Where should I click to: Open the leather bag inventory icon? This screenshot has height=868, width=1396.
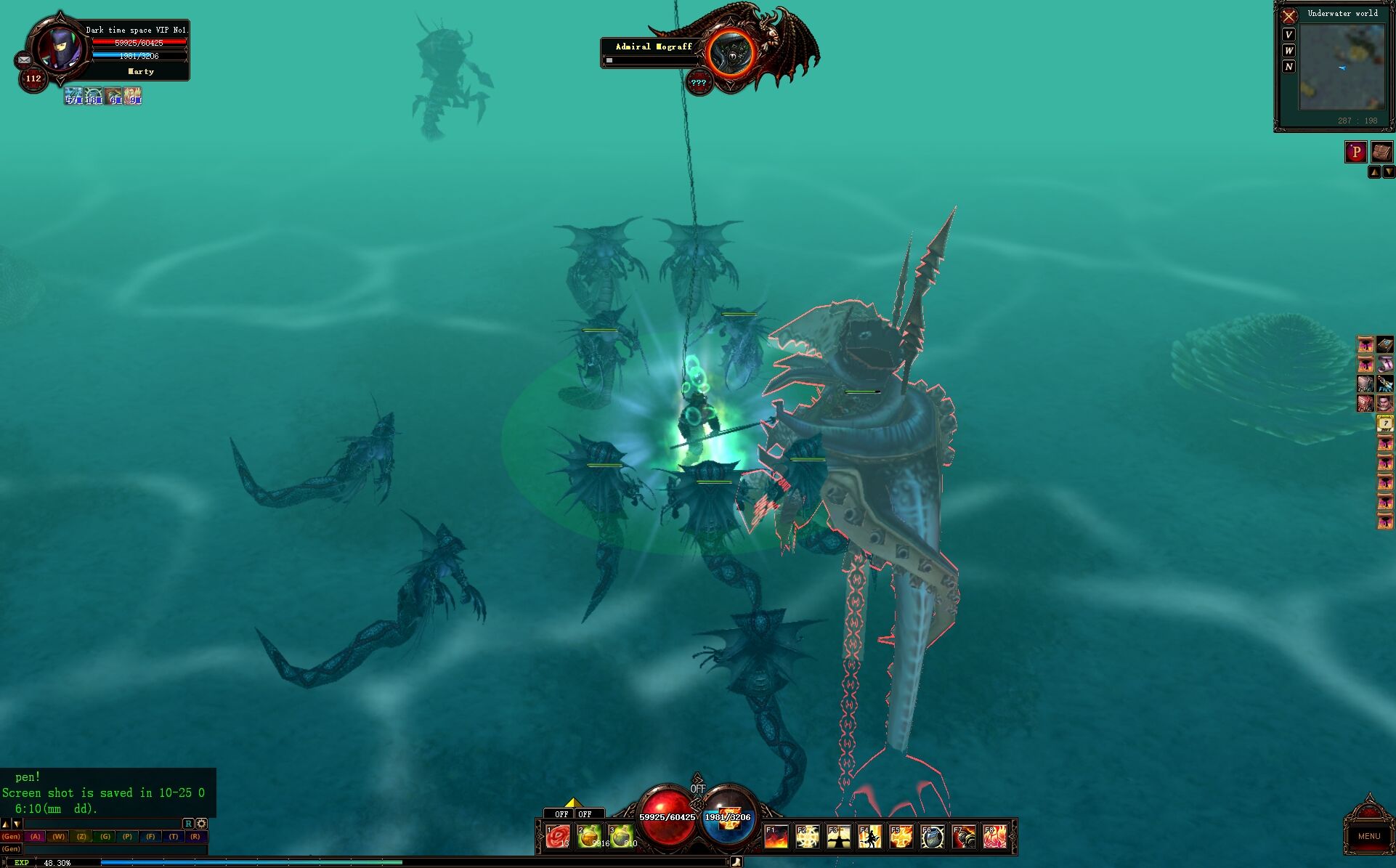coord(1381,151)
